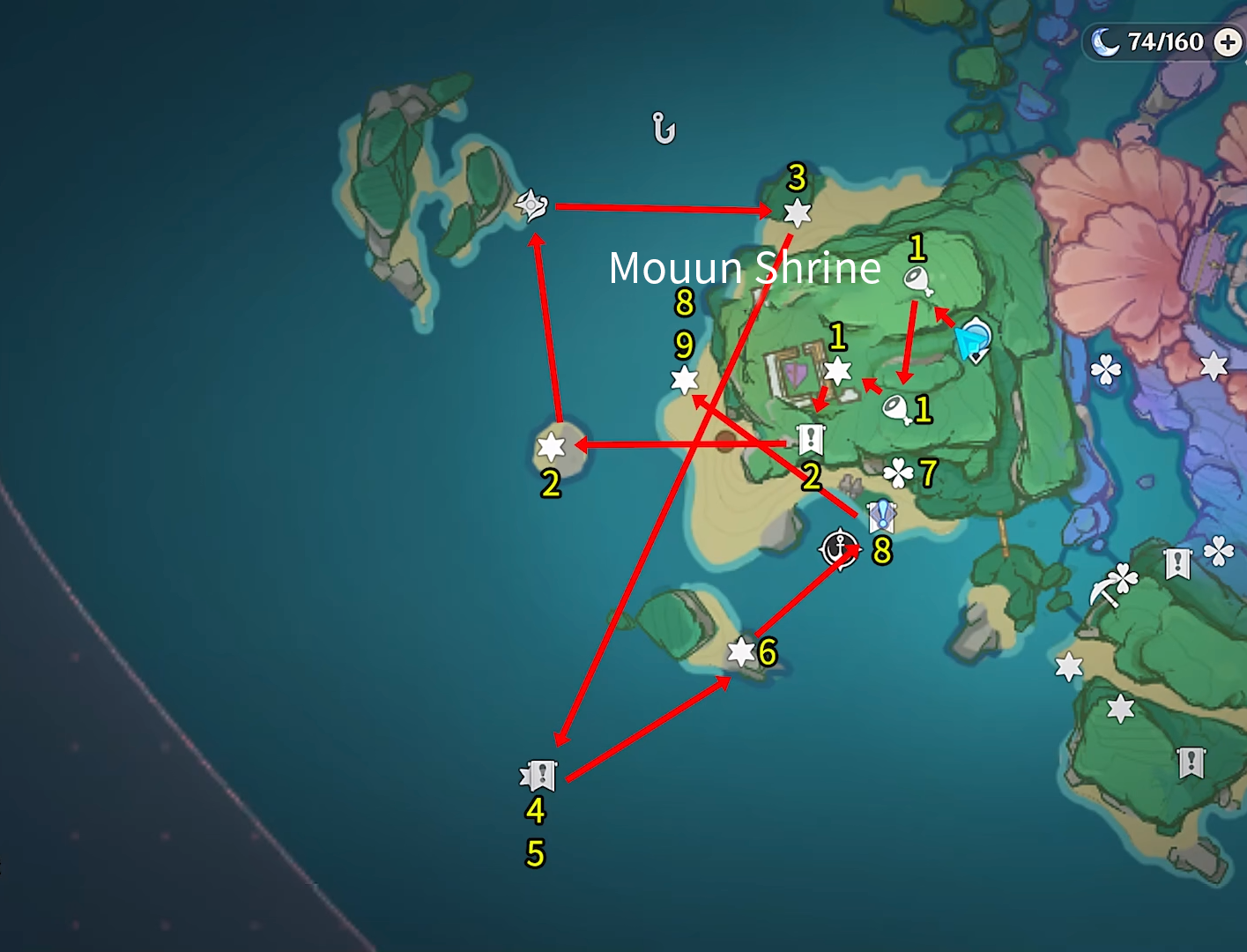Click the meat marker 1 right of the shrine
The height and width of the screenshot is (952, 1247).
[x=895, y=406]
